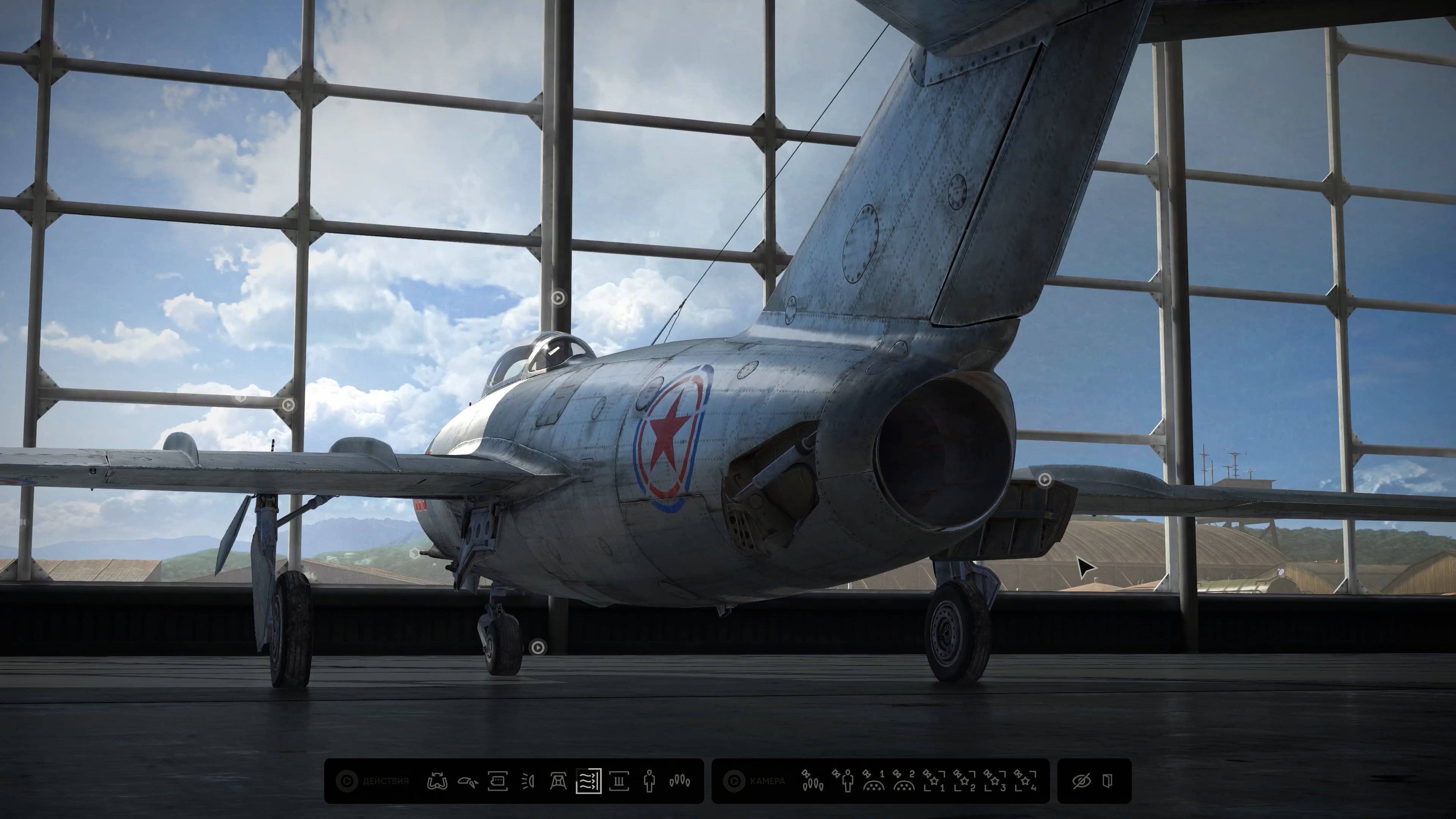Show the armament with the bombs action icon

[x=679, y=781]
